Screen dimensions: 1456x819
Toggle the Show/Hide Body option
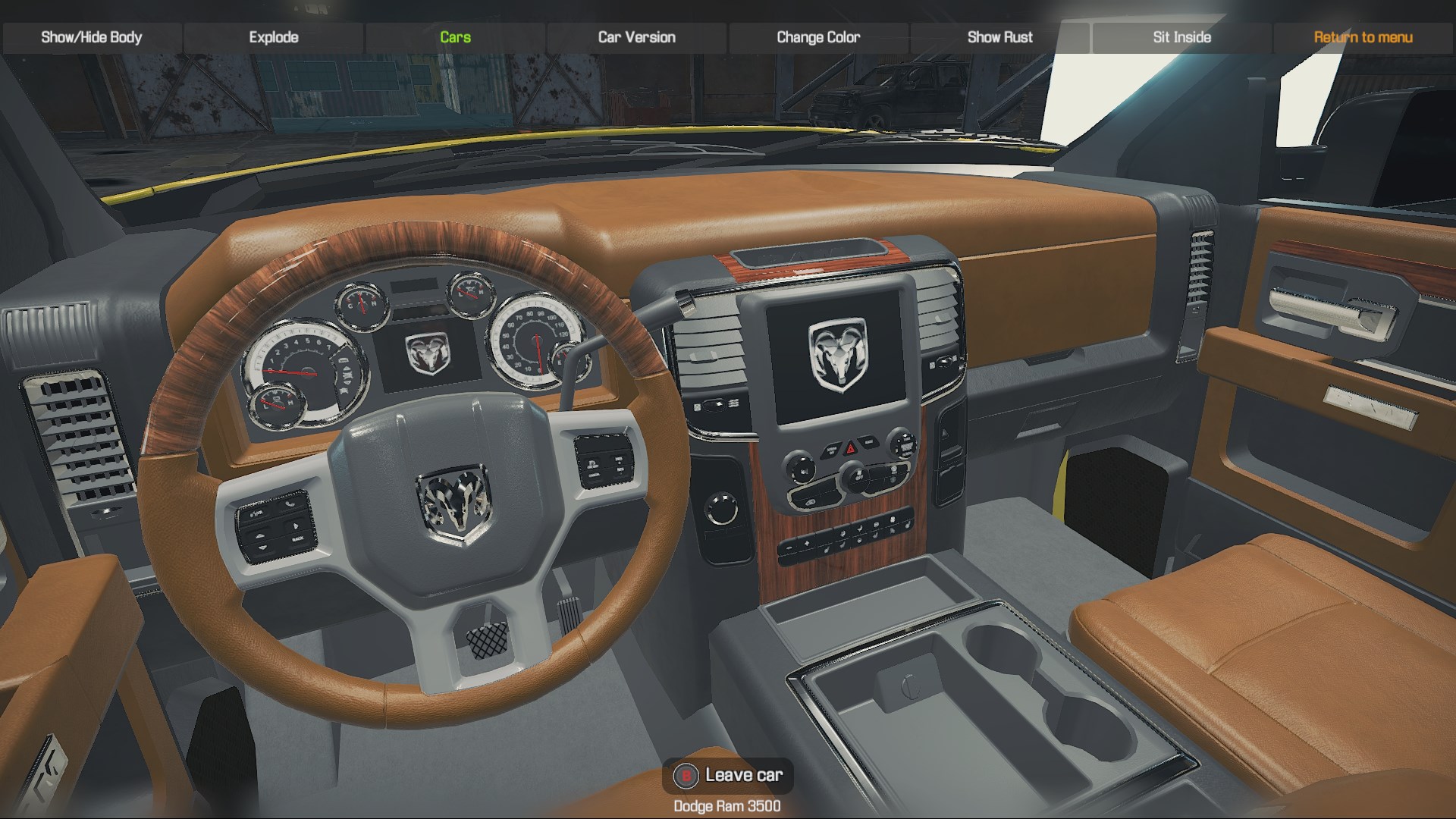pyautogui.click(x=92, y=37)
